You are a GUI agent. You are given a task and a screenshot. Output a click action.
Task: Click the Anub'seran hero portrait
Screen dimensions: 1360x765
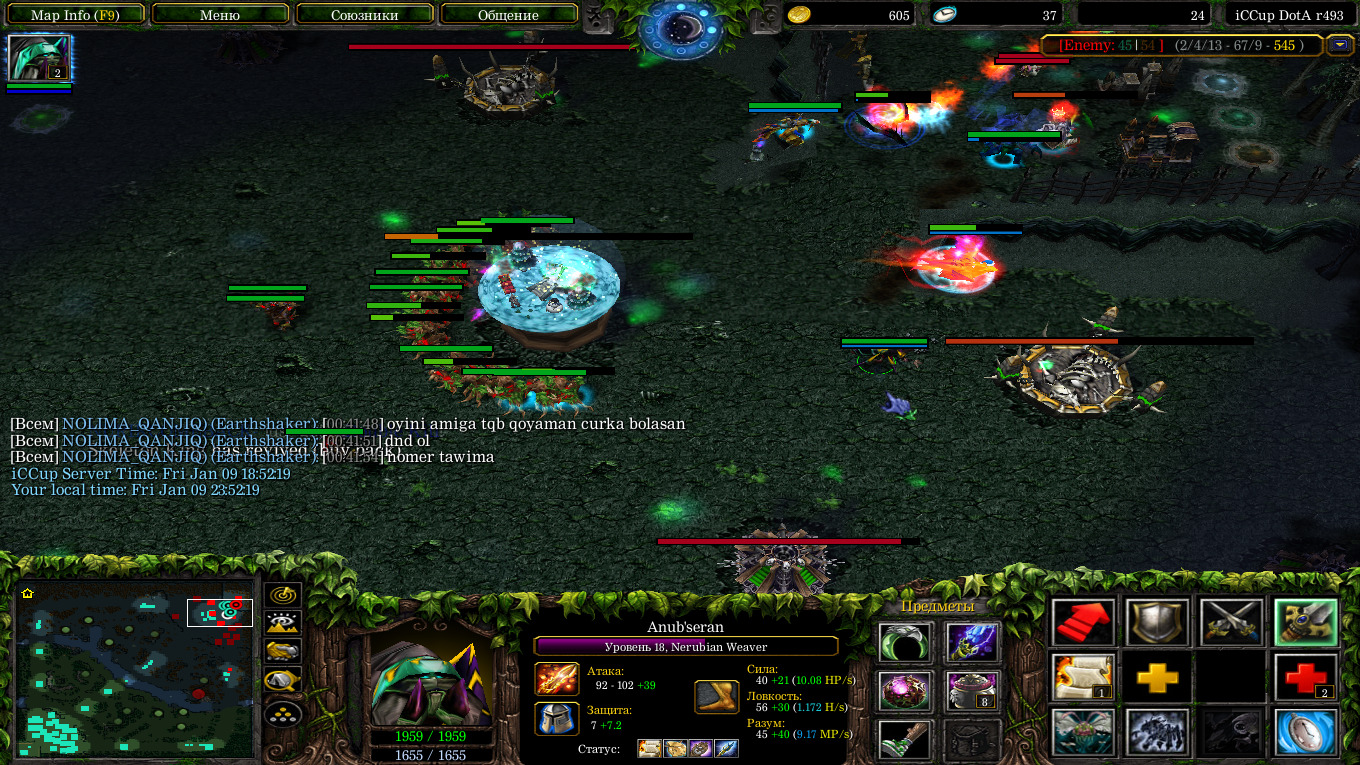(431, 682)
